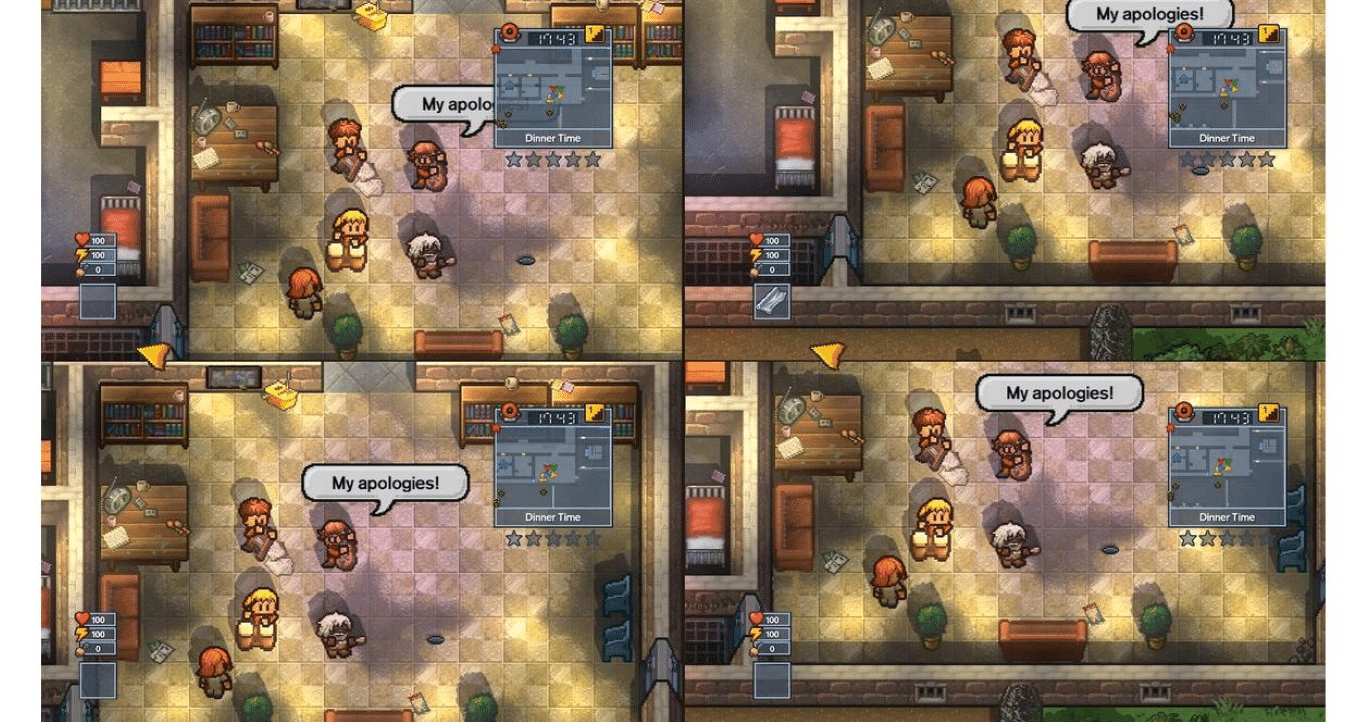
Task: Click the yellow key icon beside the clock
Action: click(x=594, y=33)
